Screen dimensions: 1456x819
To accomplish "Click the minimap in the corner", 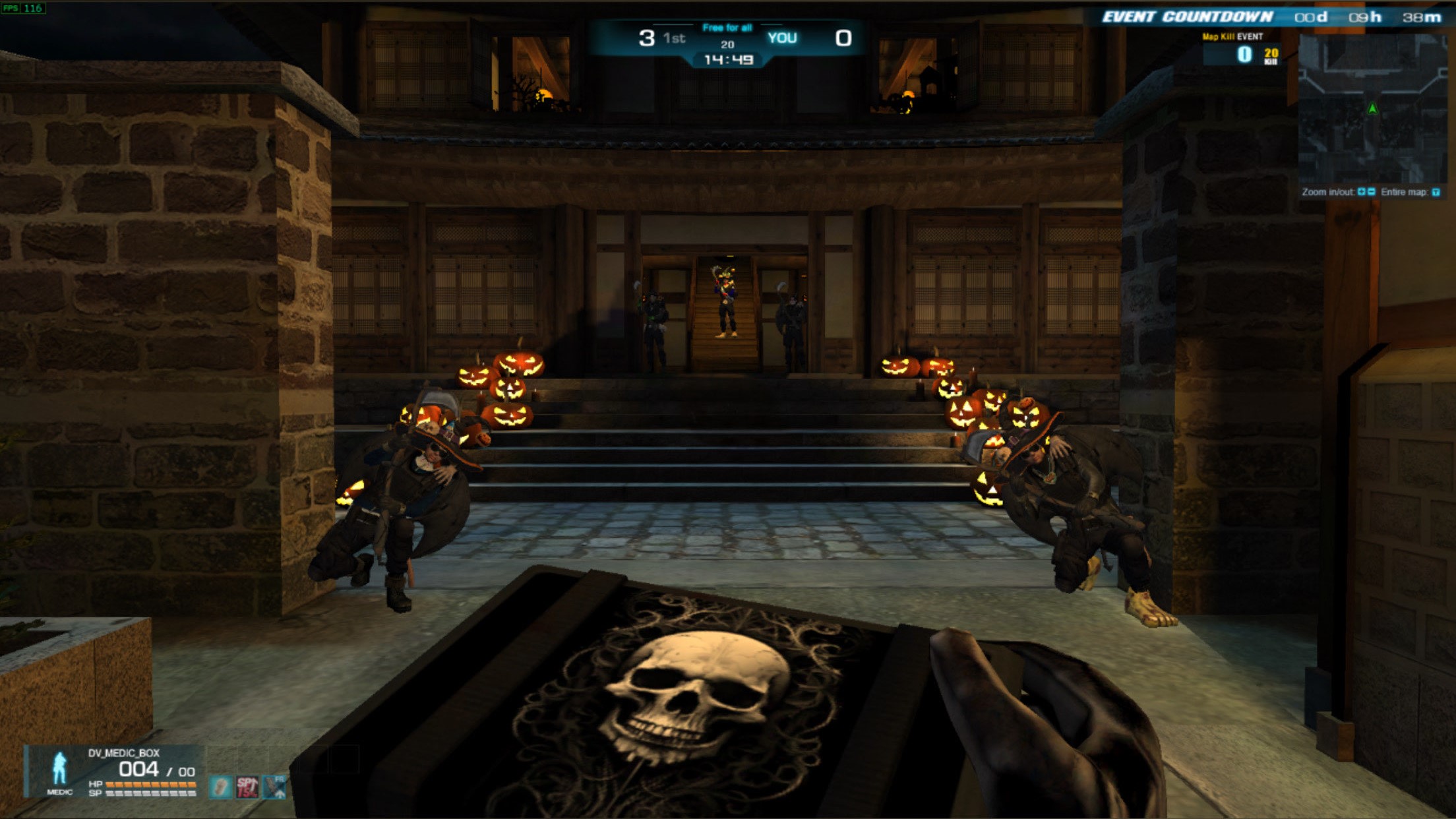I will (x=1372, y=109).
